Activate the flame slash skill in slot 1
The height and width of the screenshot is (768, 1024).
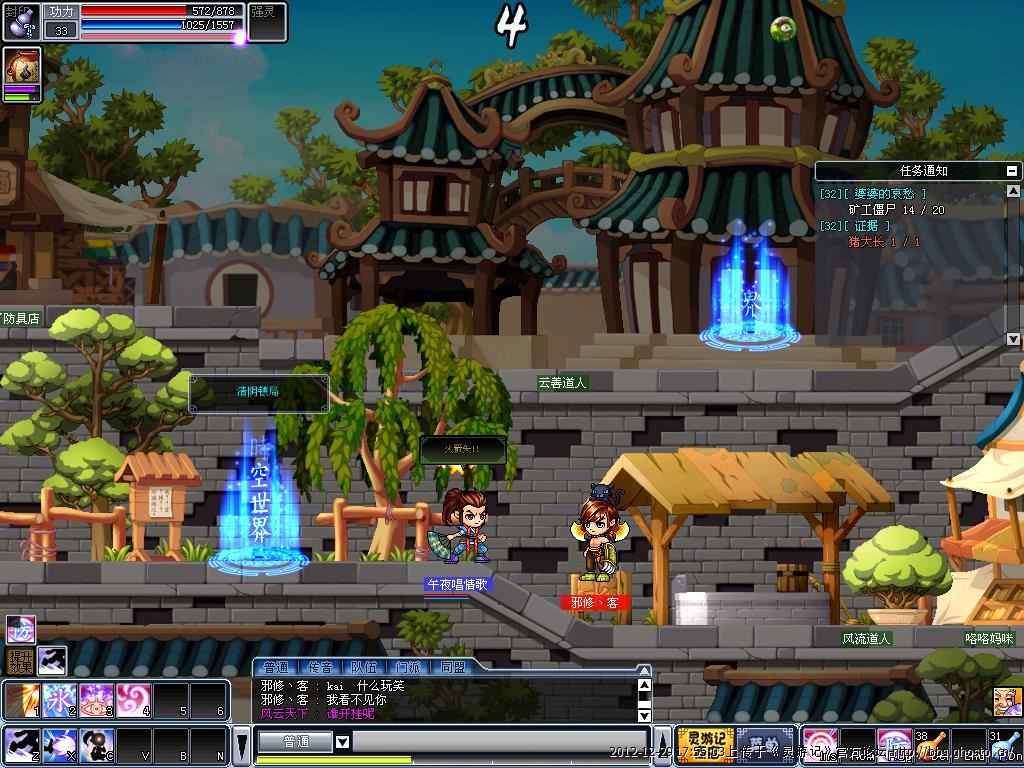point(20,700)
